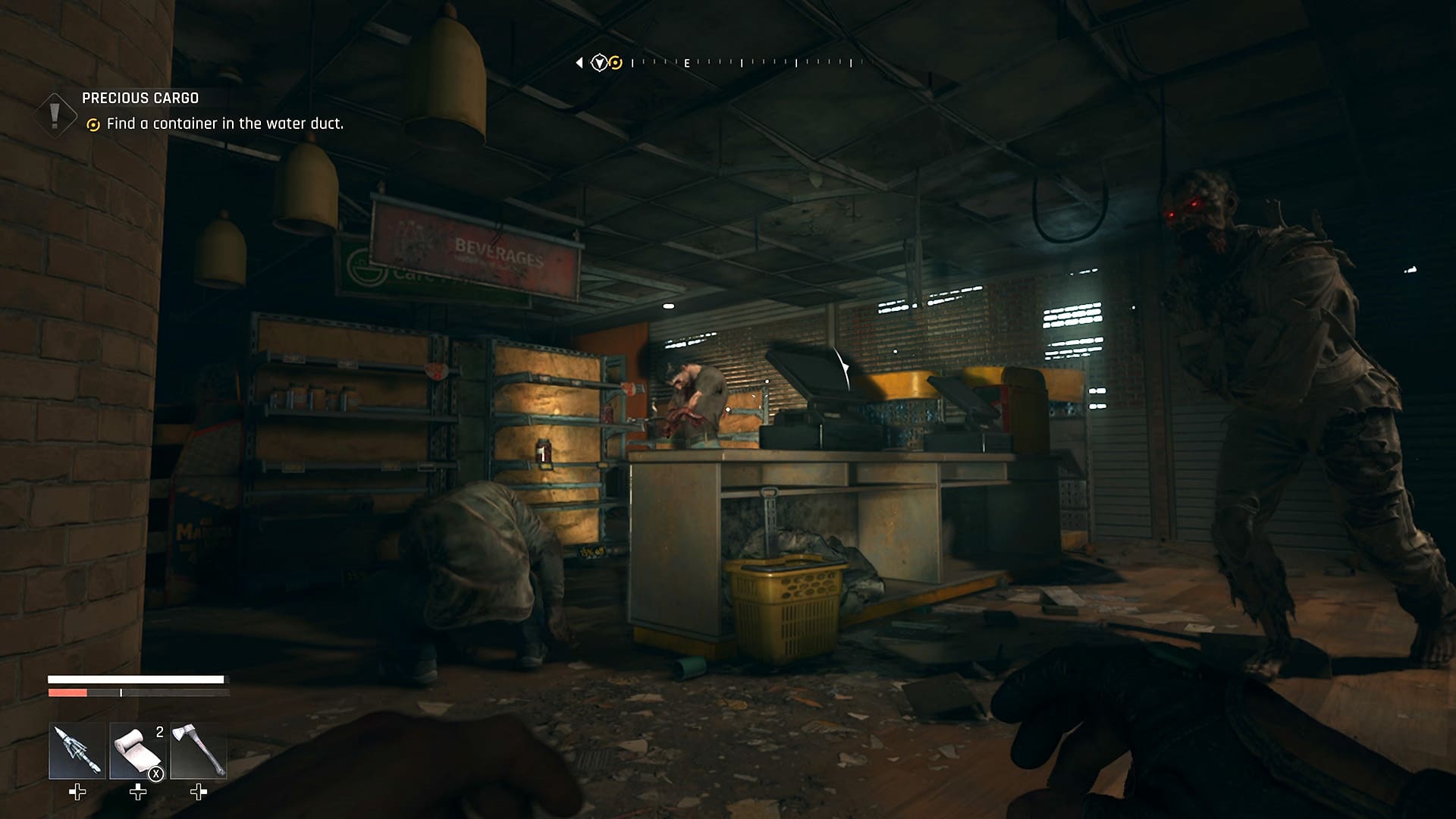Open the water duct container objective text
1456x819 pixels.
(x=227, y=123)
